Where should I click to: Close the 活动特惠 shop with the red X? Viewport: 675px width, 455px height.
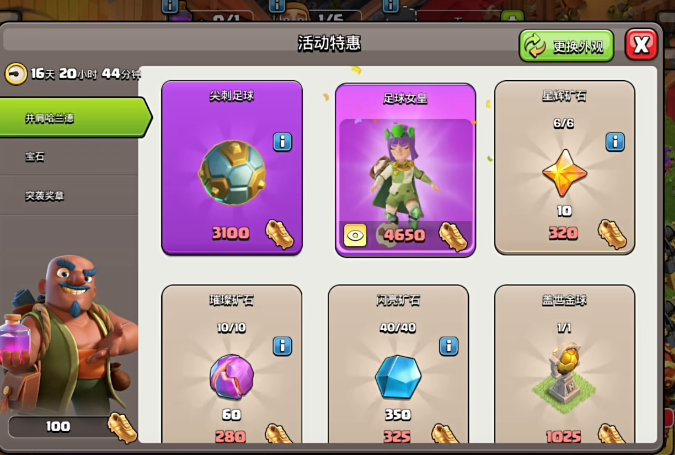641,45
